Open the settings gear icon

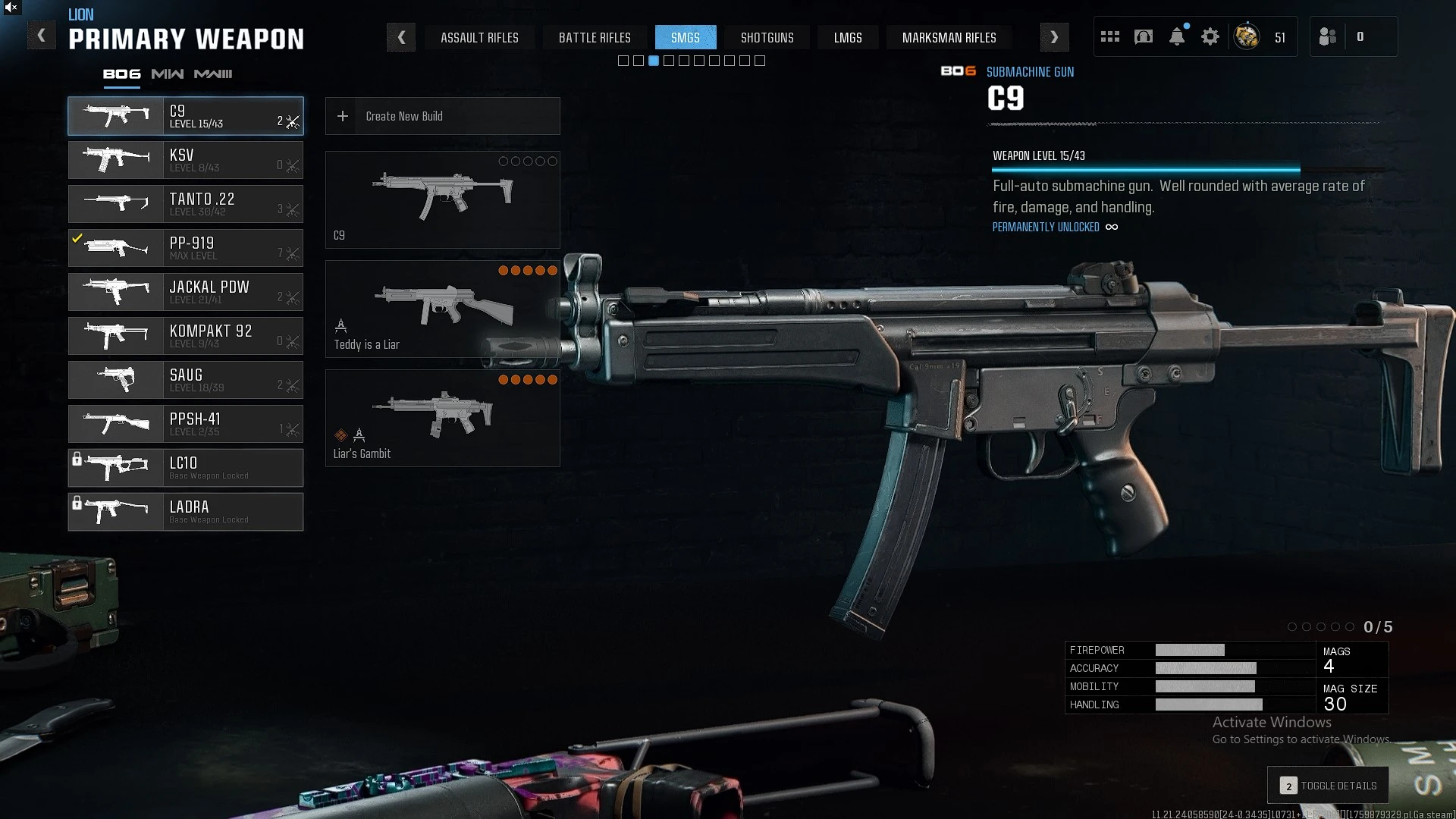pyautogui.click(x=1210, y=36)
